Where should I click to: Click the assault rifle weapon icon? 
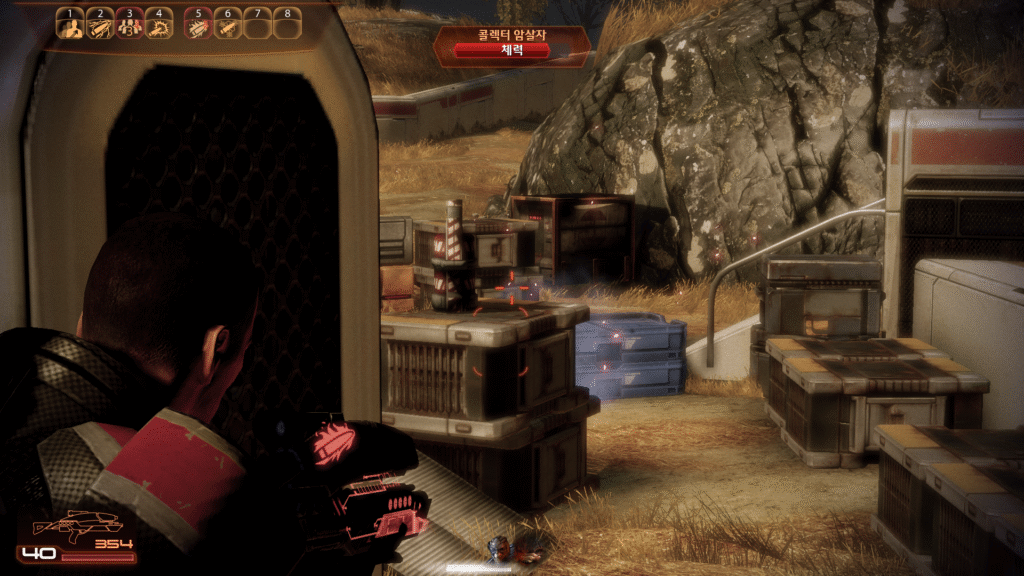(x=77, y=523)
